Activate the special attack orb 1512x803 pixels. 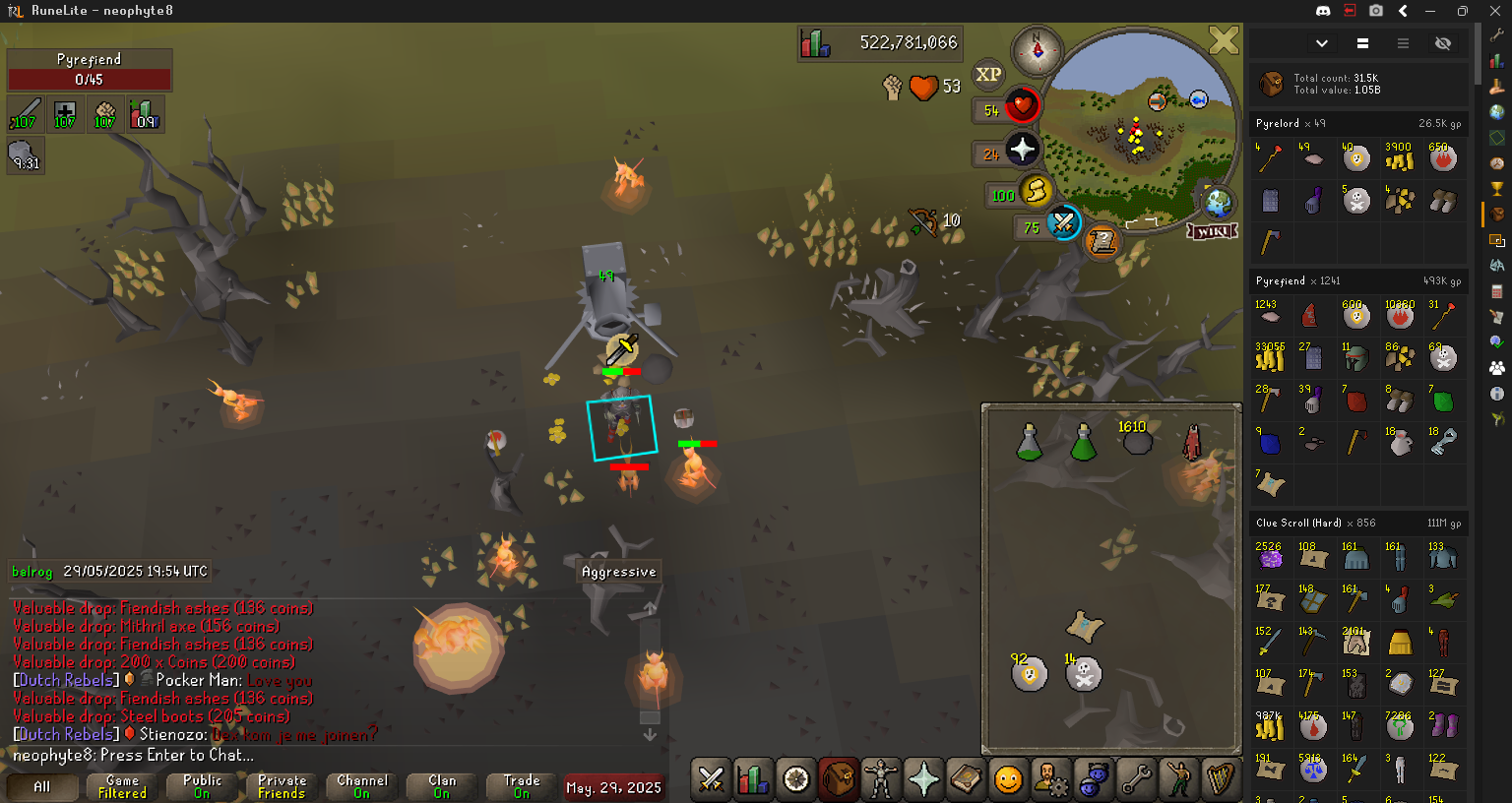click(1064, 222)
